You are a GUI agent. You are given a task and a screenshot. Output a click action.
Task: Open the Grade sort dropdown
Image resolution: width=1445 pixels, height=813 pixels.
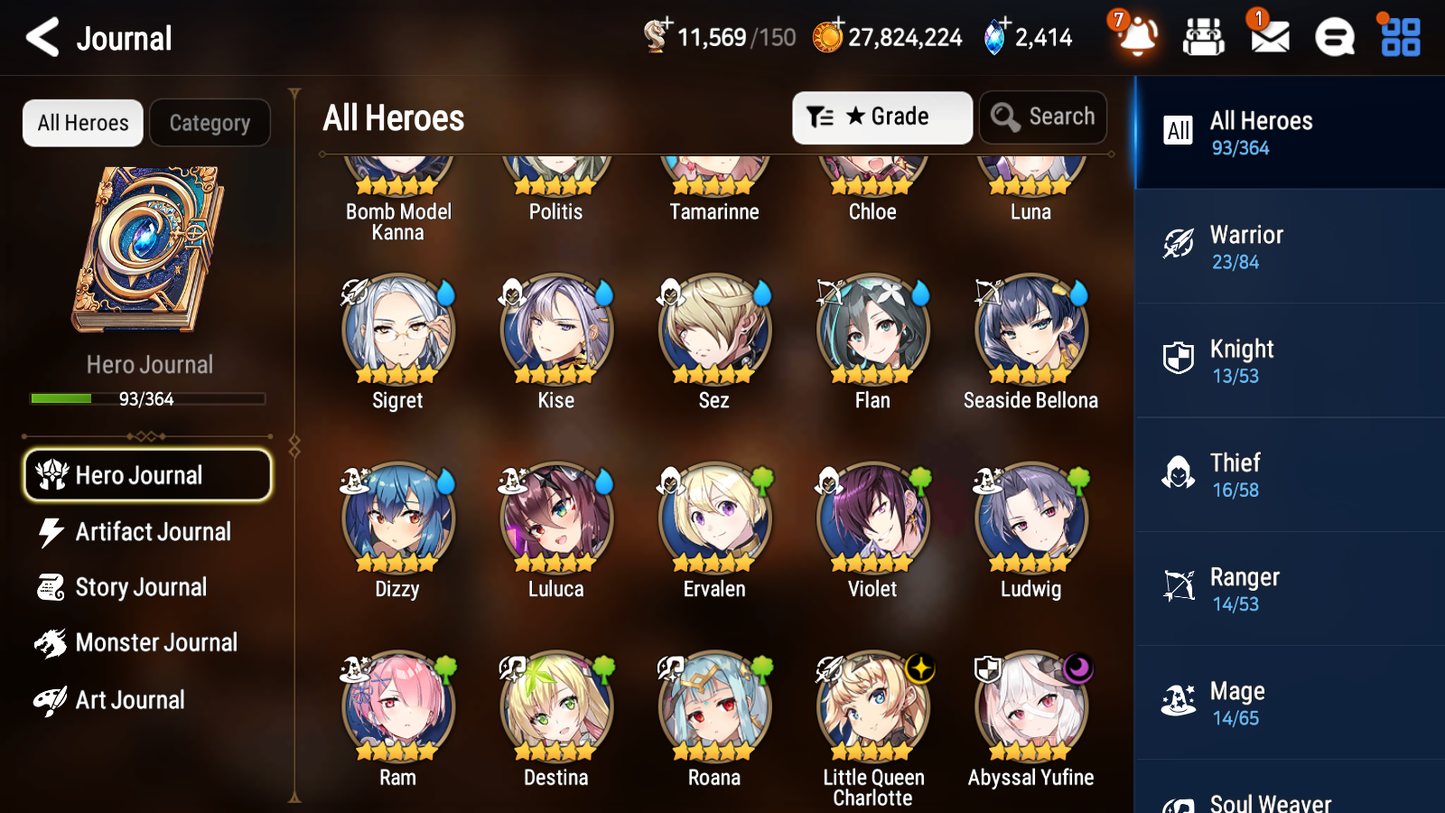point(882,117)
